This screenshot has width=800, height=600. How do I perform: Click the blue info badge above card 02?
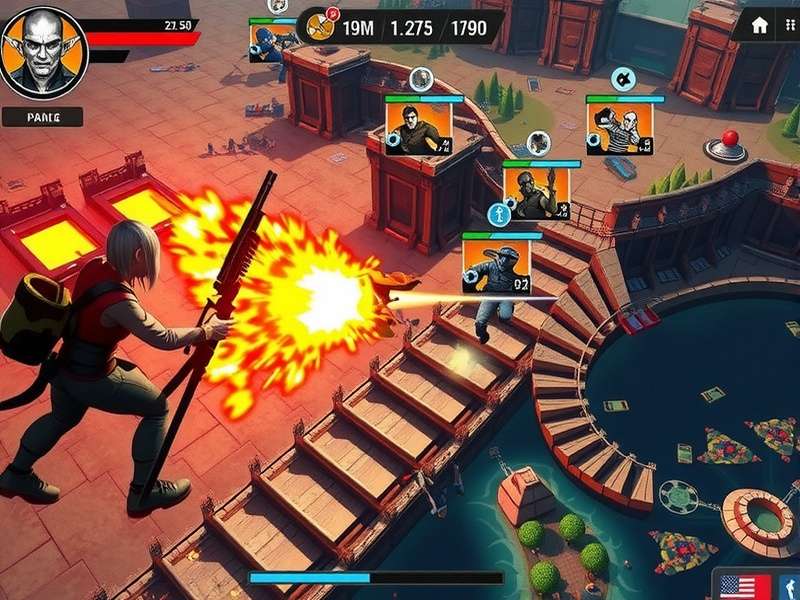point(498,213)
